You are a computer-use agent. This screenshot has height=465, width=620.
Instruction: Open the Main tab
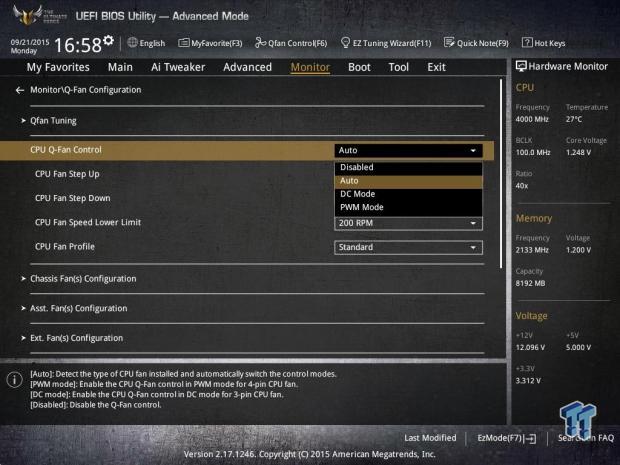pyautogui.click(x=120, y=67)
